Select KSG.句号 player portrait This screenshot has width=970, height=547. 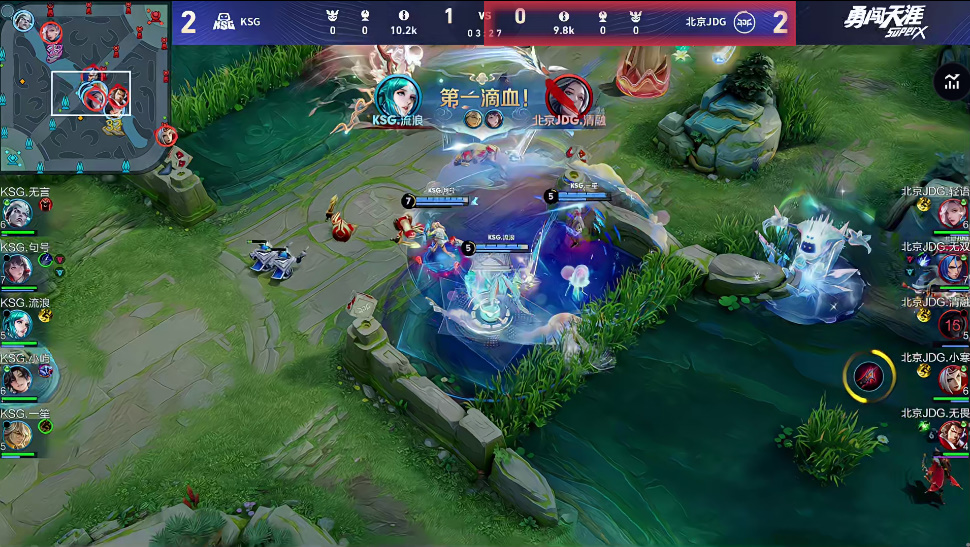click(17, 268)
